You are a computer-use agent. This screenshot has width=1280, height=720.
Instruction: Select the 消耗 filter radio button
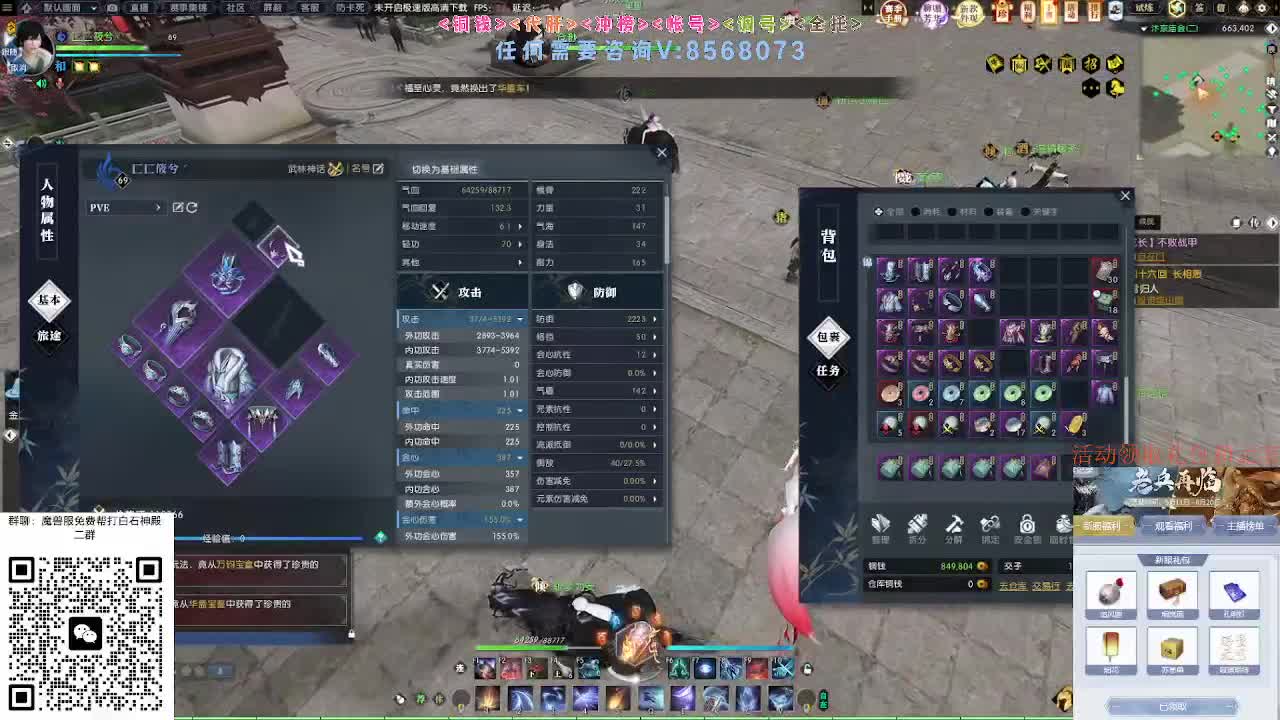[x=916, y=211]
